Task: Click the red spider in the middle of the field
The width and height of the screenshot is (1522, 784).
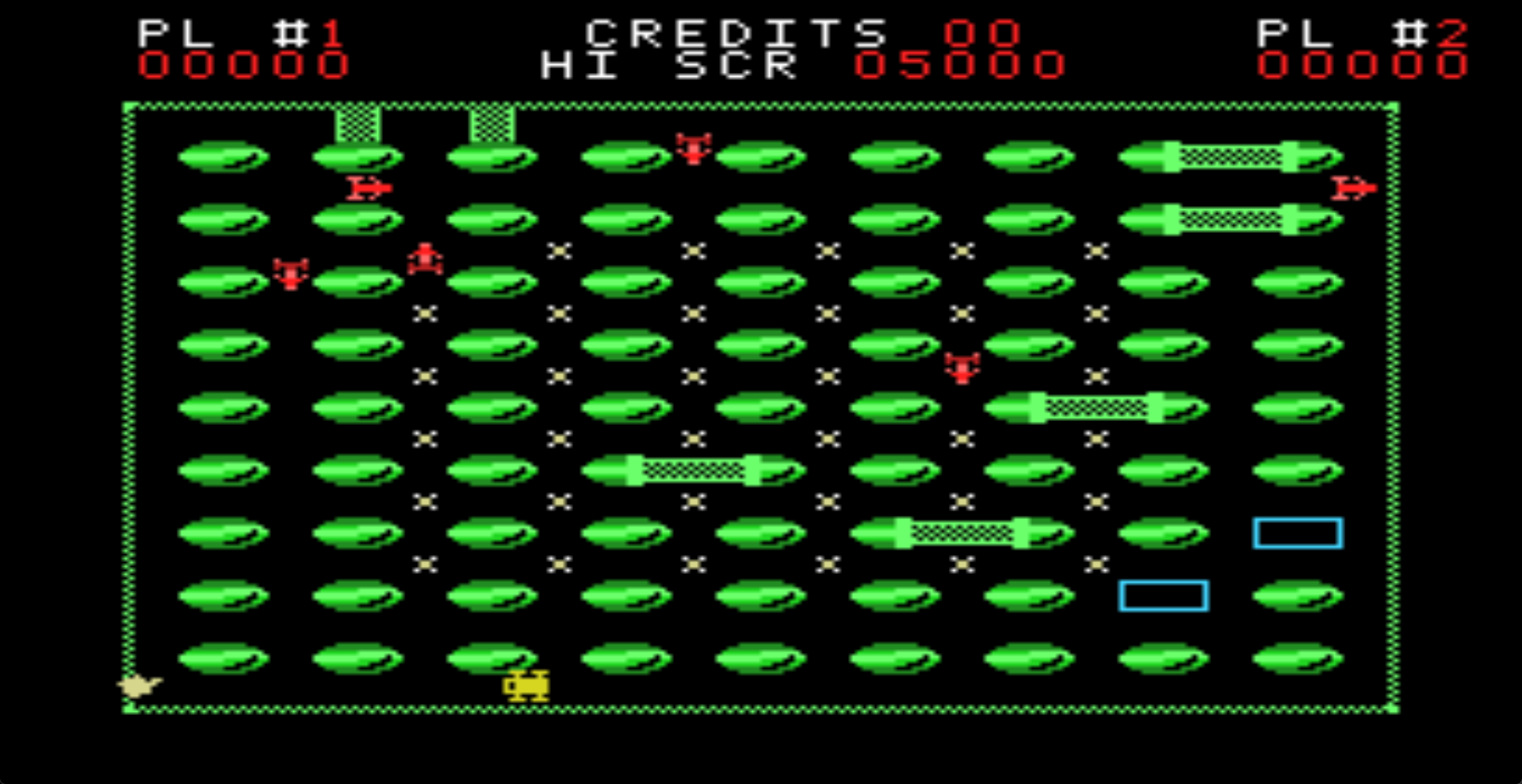Action: tap(962, 367)
